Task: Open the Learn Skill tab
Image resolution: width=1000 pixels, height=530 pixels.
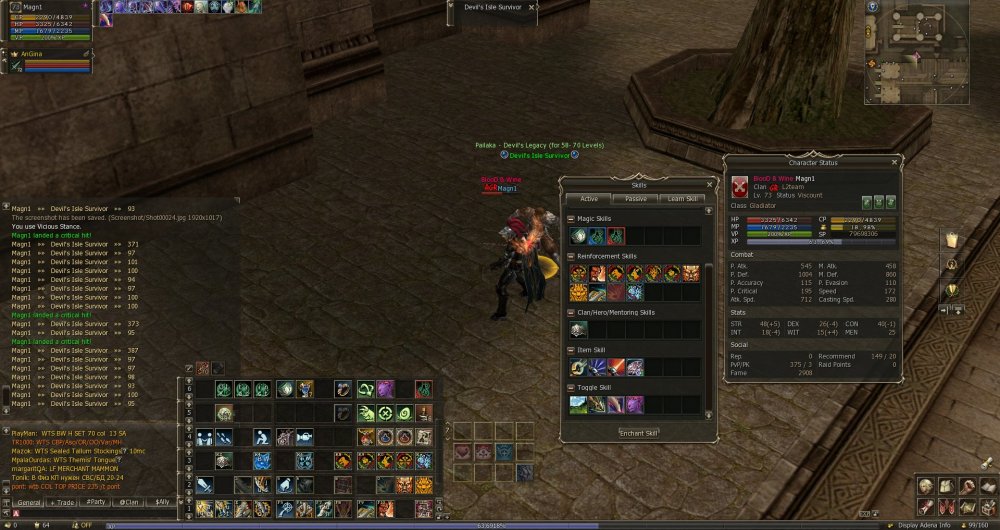Action: coord(682,199)
